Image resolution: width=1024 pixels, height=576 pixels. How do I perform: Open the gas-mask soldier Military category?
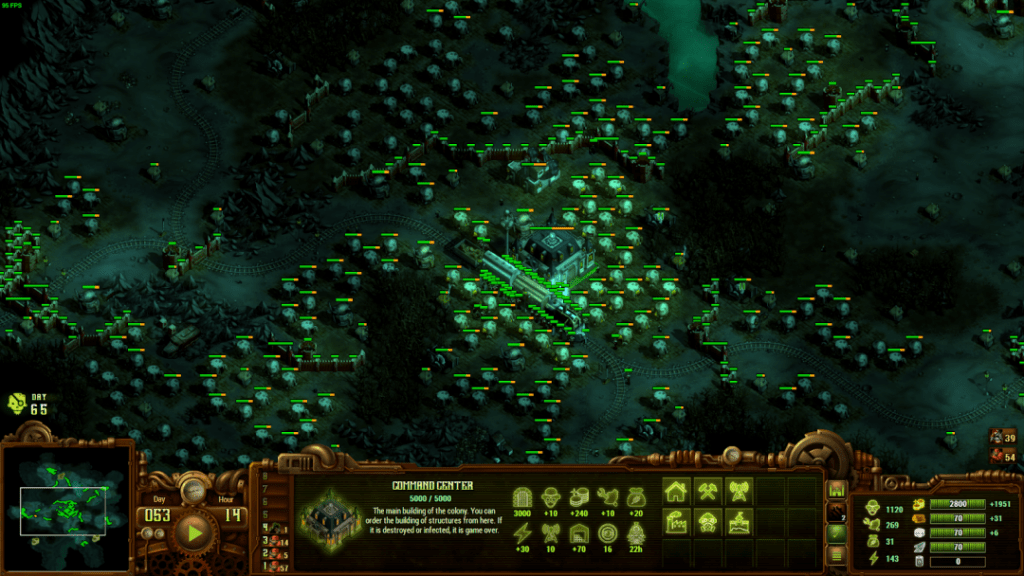(x=709, y=522)
